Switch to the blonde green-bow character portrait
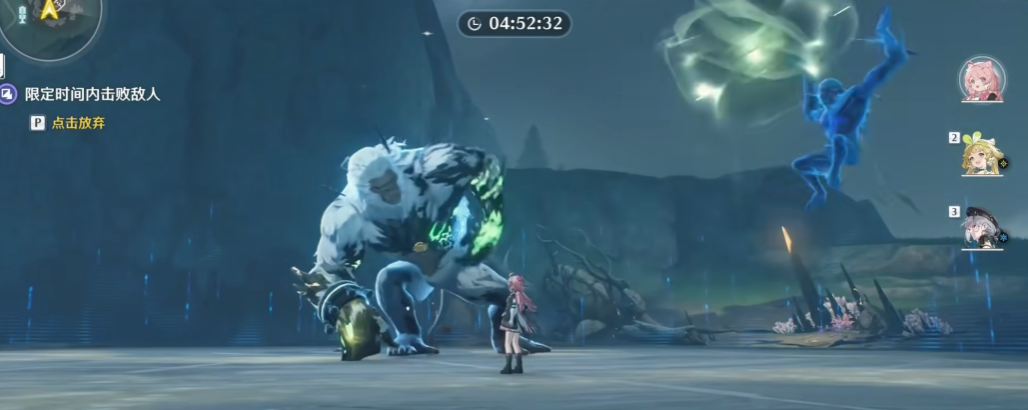The height and width of the screenshot is (410, 1028). (981, 155)
